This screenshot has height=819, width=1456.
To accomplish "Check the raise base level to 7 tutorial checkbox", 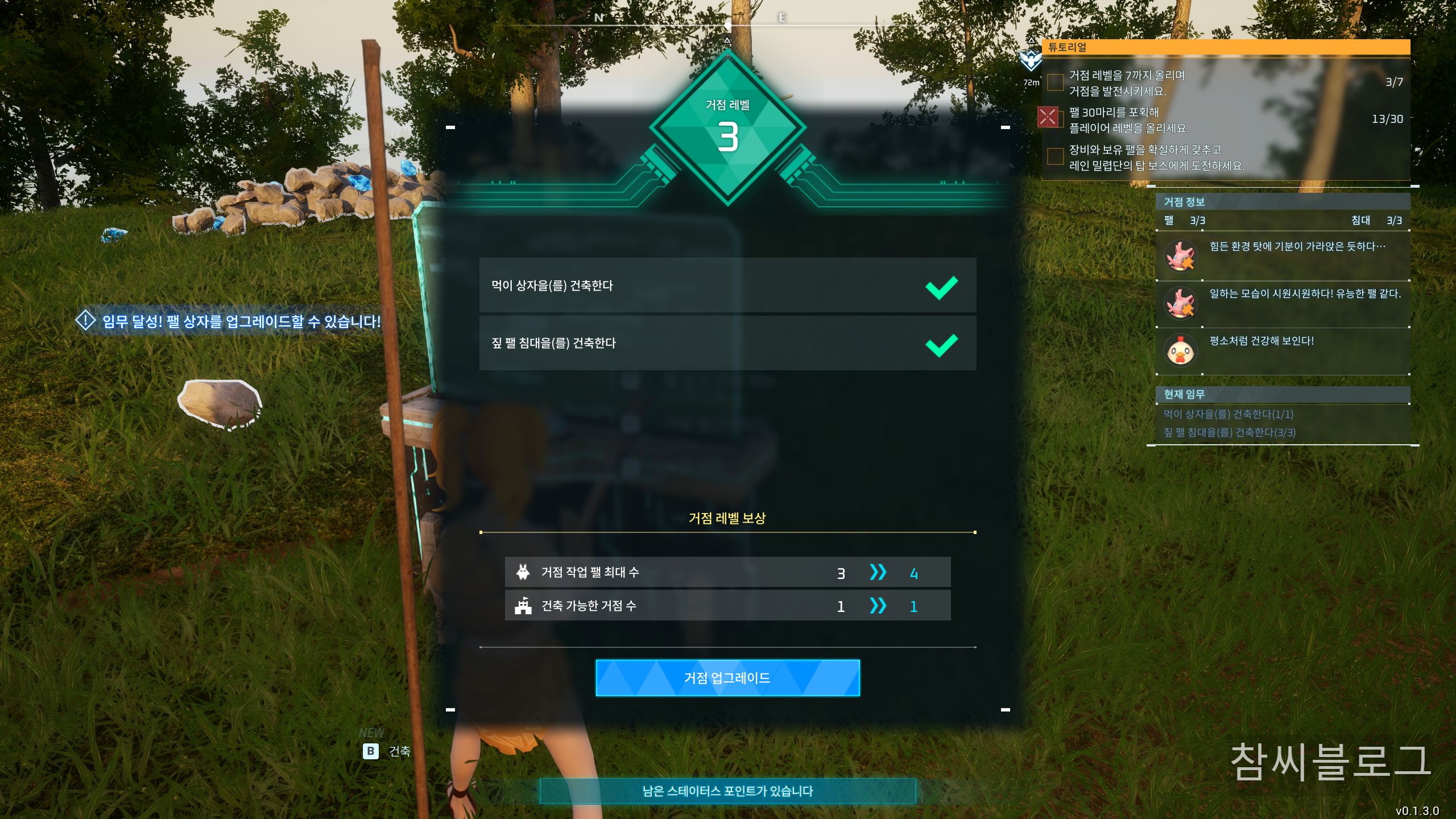I will (x=1055, y=81).
